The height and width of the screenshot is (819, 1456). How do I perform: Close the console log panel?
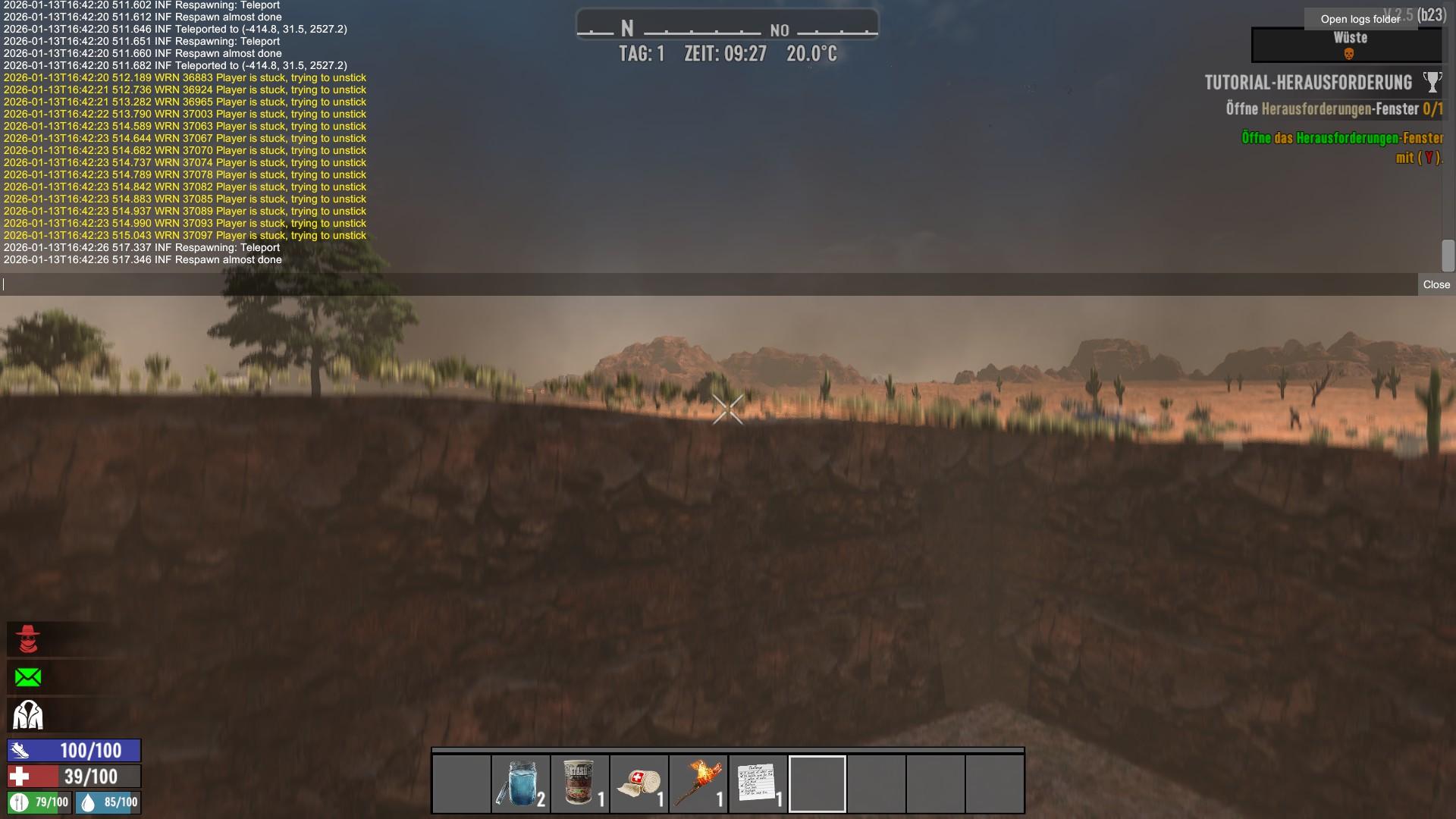coord(1436,284)
